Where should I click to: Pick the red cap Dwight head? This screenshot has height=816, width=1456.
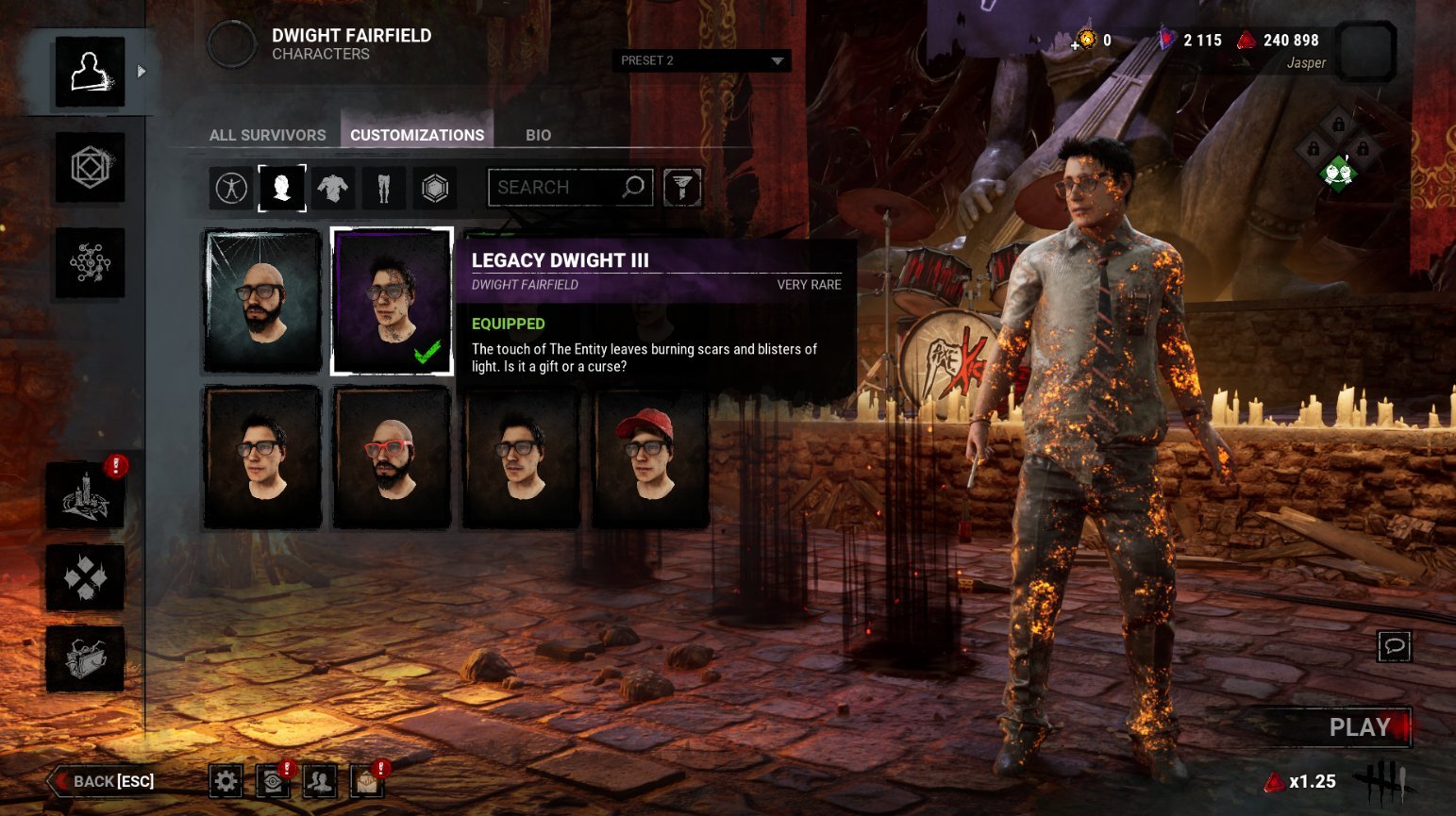coord(650,458)
